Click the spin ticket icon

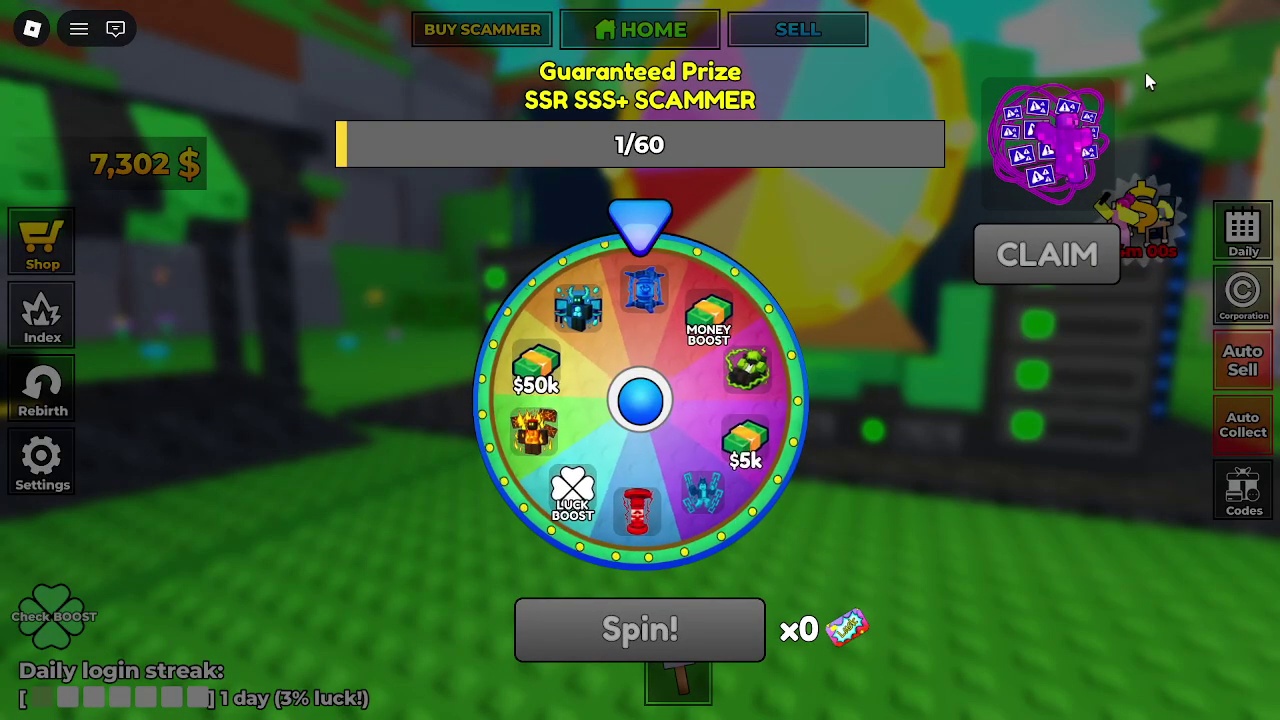point(847,628)
